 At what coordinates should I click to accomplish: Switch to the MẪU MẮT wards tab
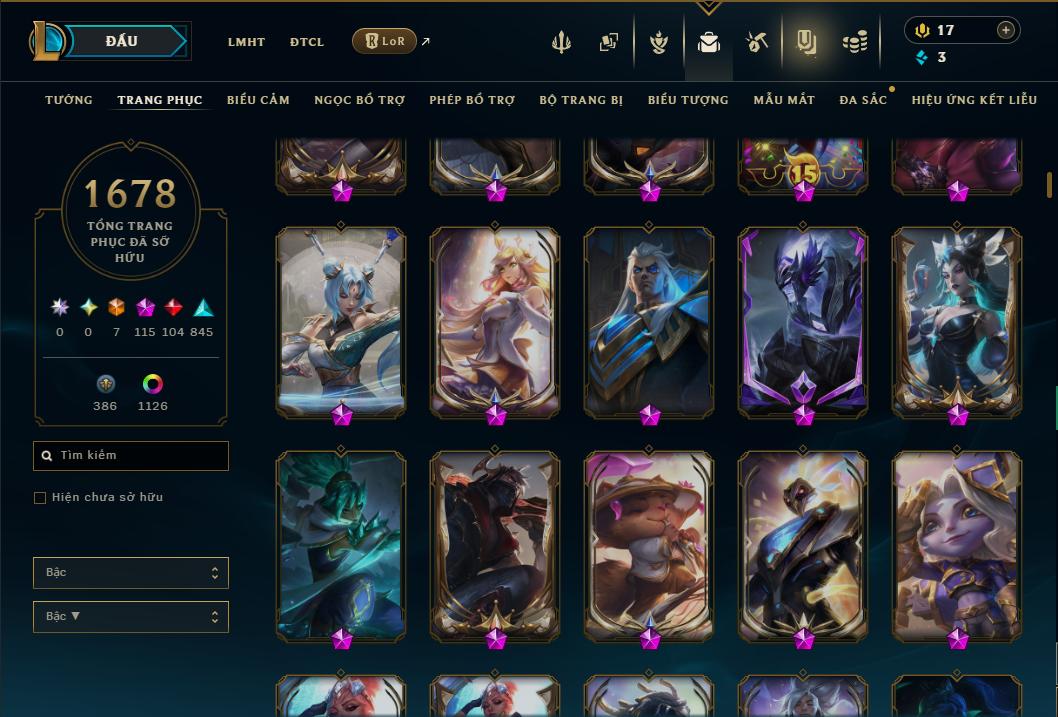(x=784, y=100)
